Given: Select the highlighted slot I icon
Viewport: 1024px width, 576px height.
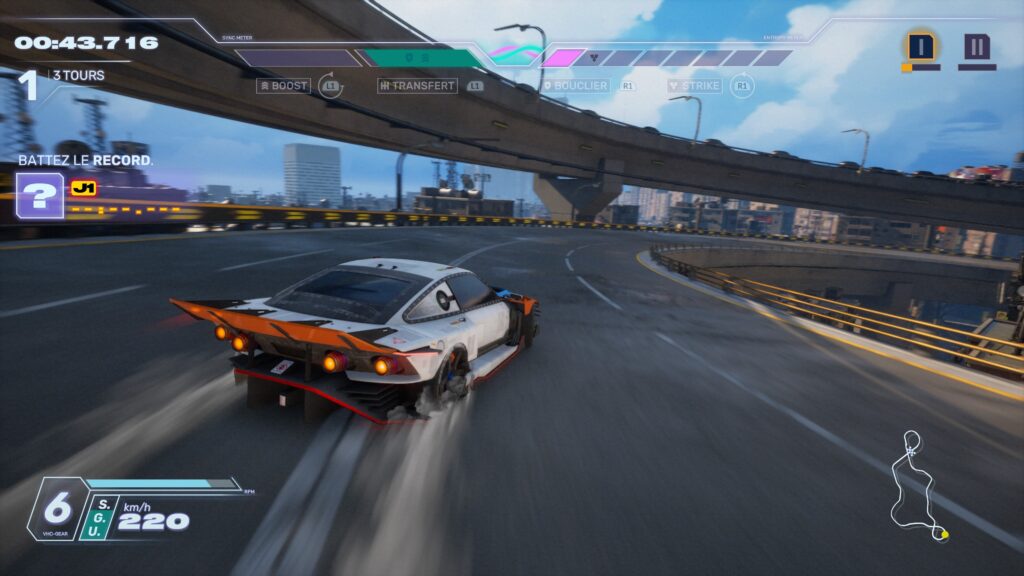Looking at the screenshot, I should click(921, 46).
